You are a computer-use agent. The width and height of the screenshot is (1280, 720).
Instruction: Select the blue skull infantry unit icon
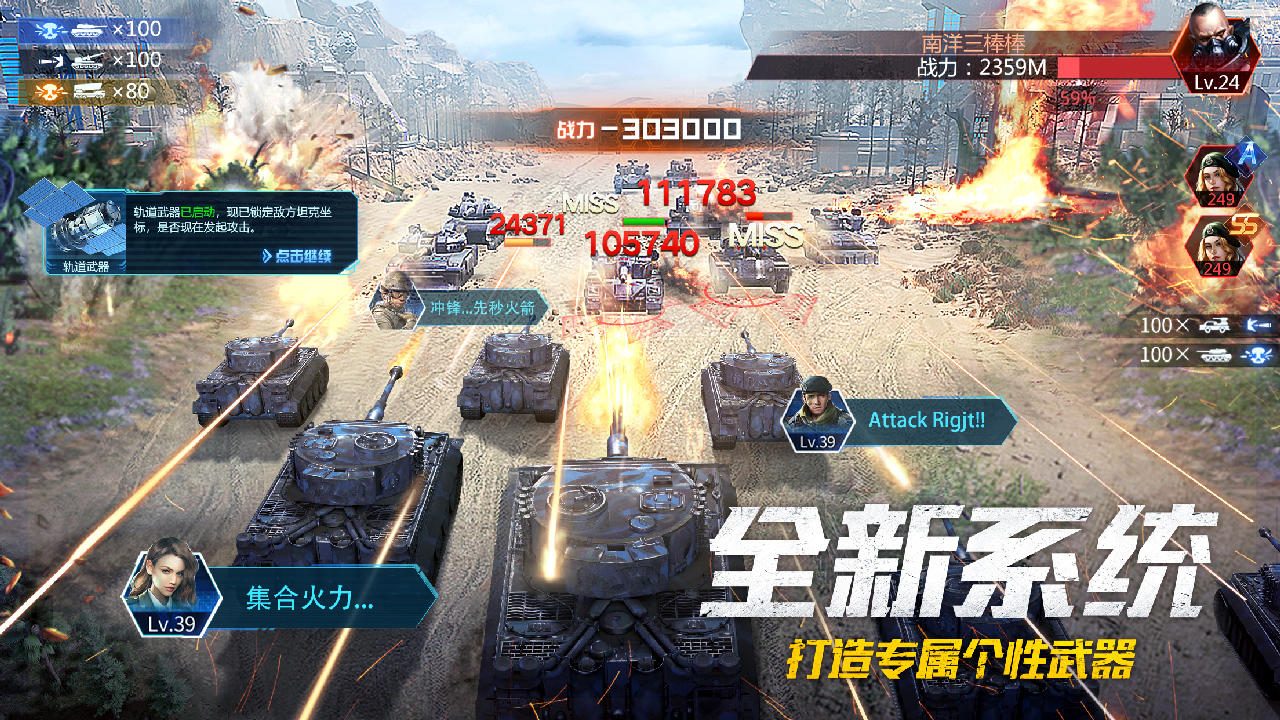point(48,28)
